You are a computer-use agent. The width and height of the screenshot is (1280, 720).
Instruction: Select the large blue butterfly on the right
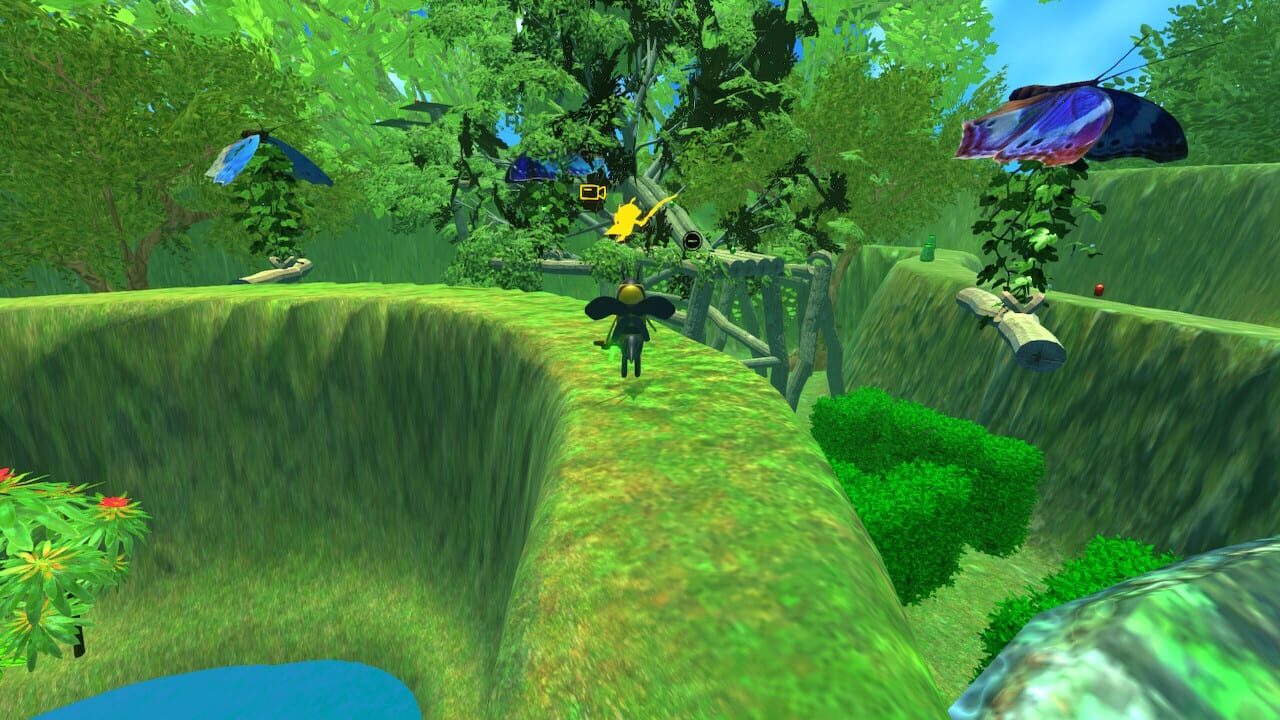click(1080, 120)
